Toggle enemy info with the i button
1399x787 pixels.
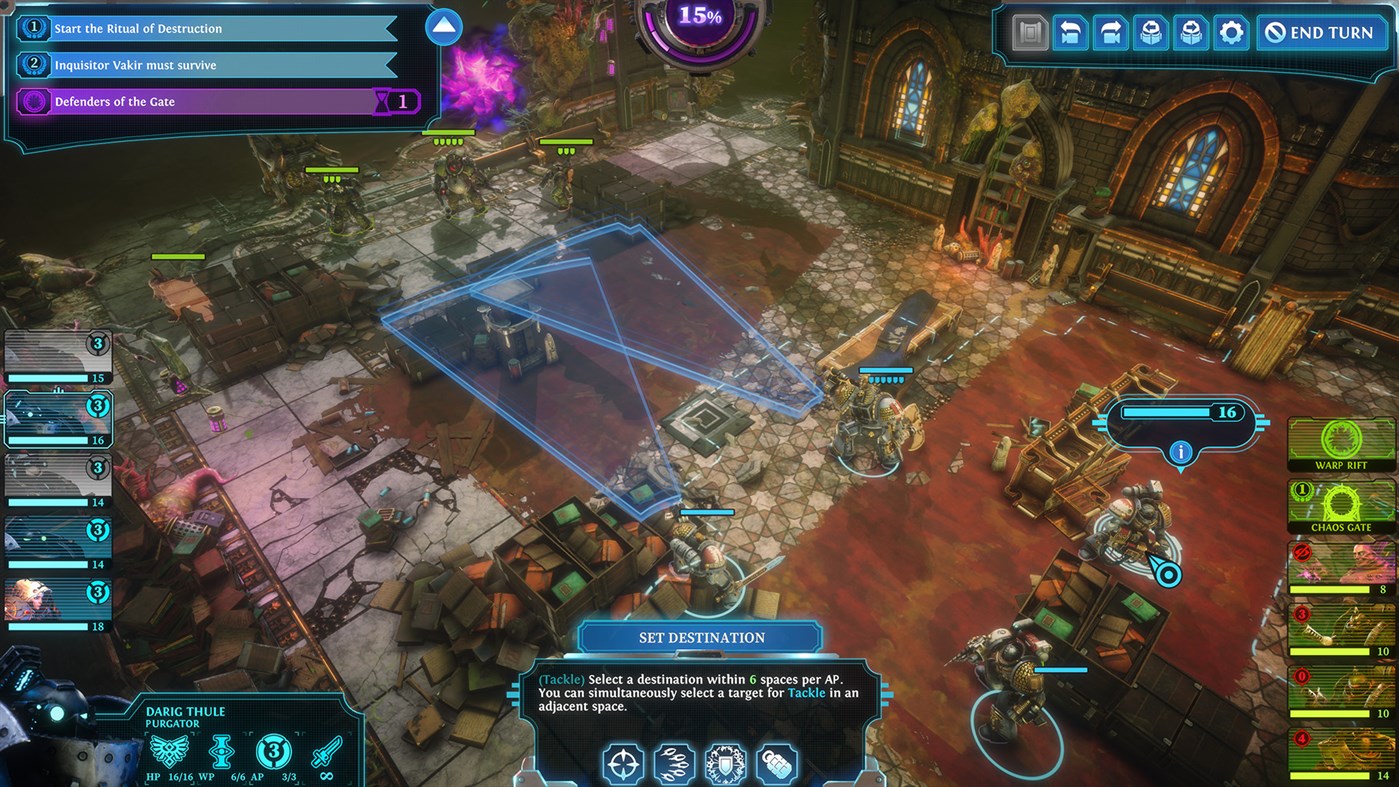tap(1180, 451)
